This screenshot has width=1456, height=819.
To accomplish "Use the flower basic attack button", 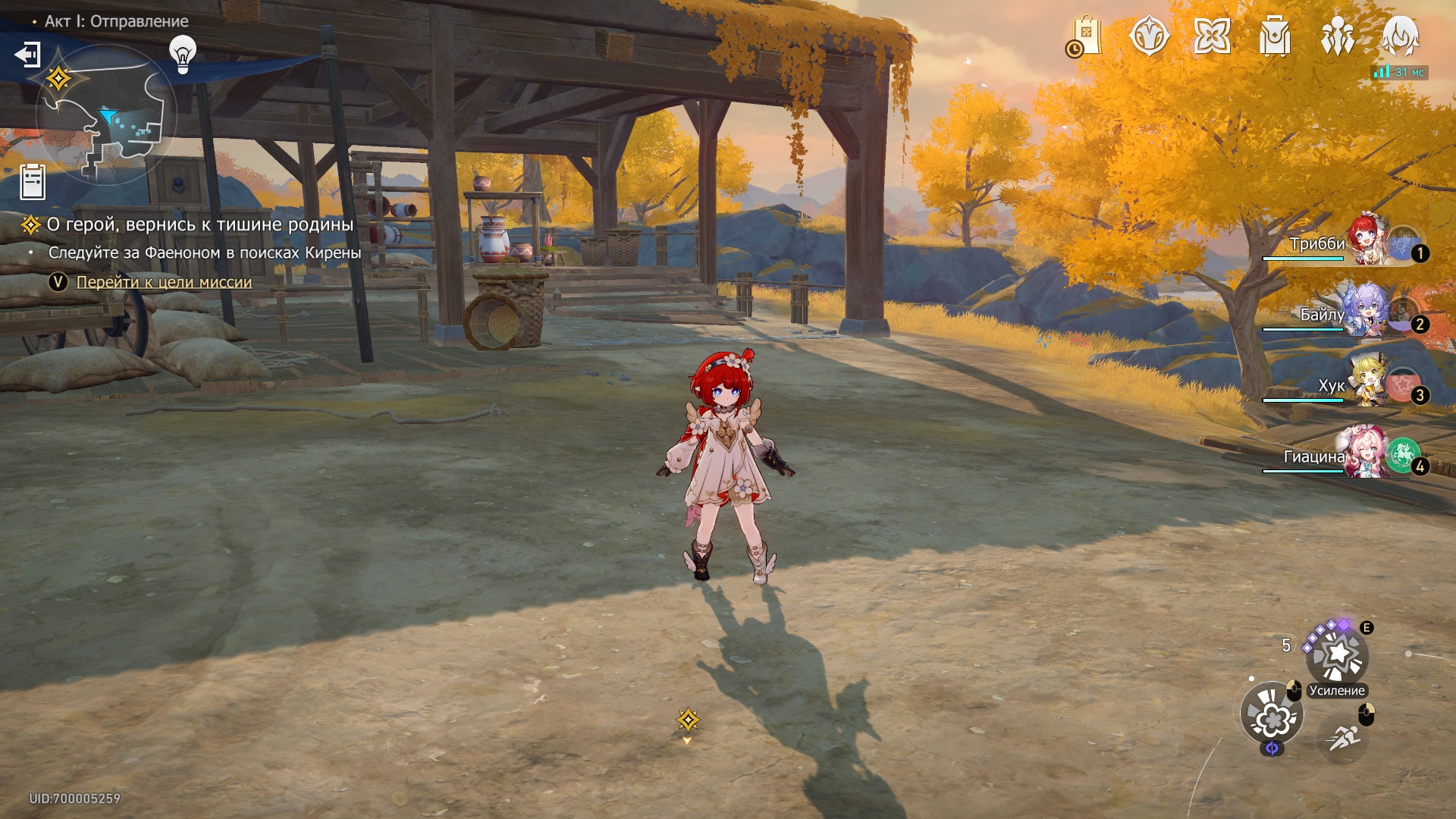I will [1272, 714].
